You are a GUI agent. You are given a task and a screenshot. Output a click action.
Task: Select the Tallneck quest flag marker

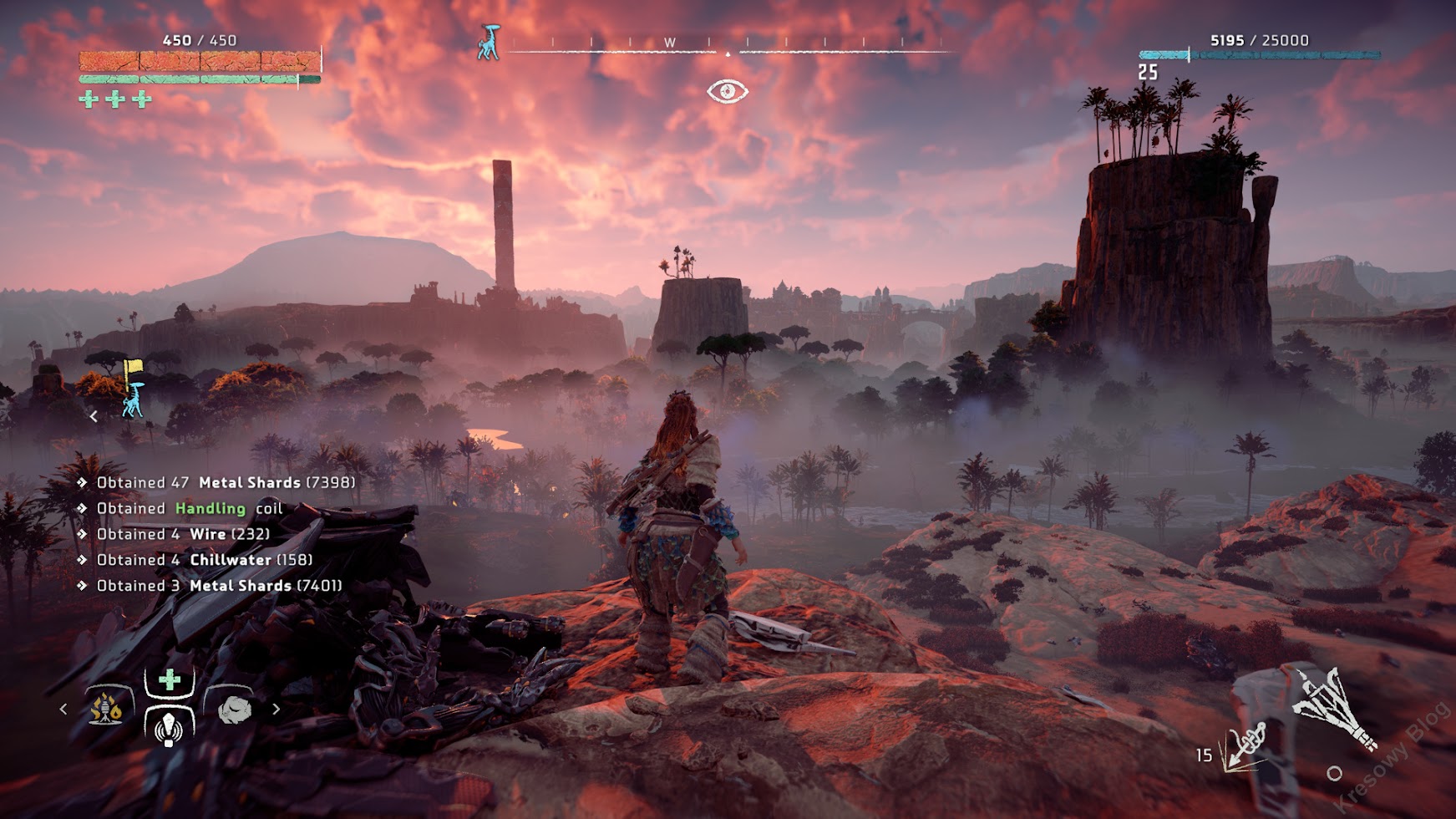pos(133,388)
